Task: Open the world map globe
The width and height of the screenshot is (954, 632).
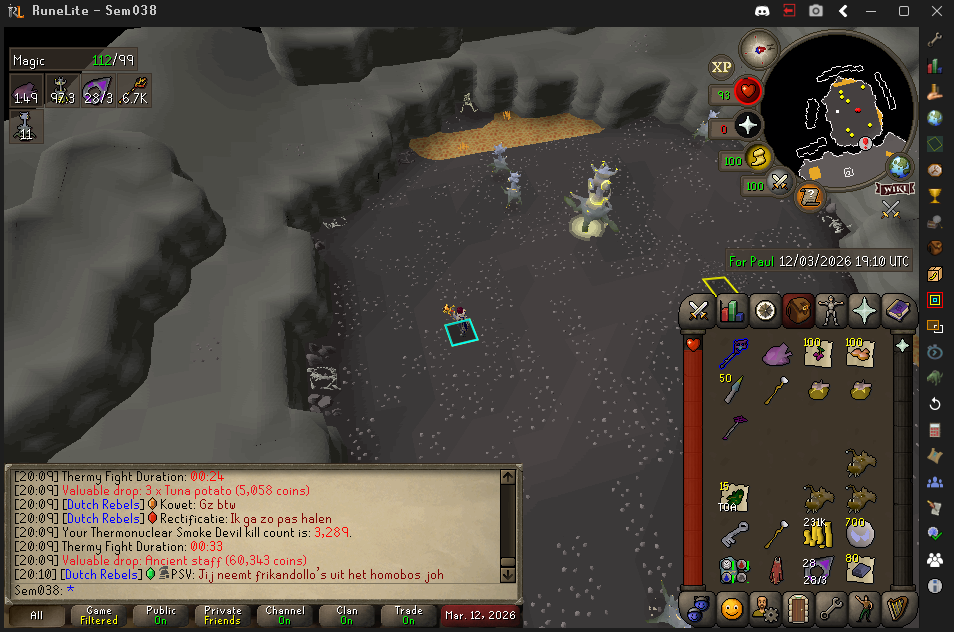Action: (900, 166)
